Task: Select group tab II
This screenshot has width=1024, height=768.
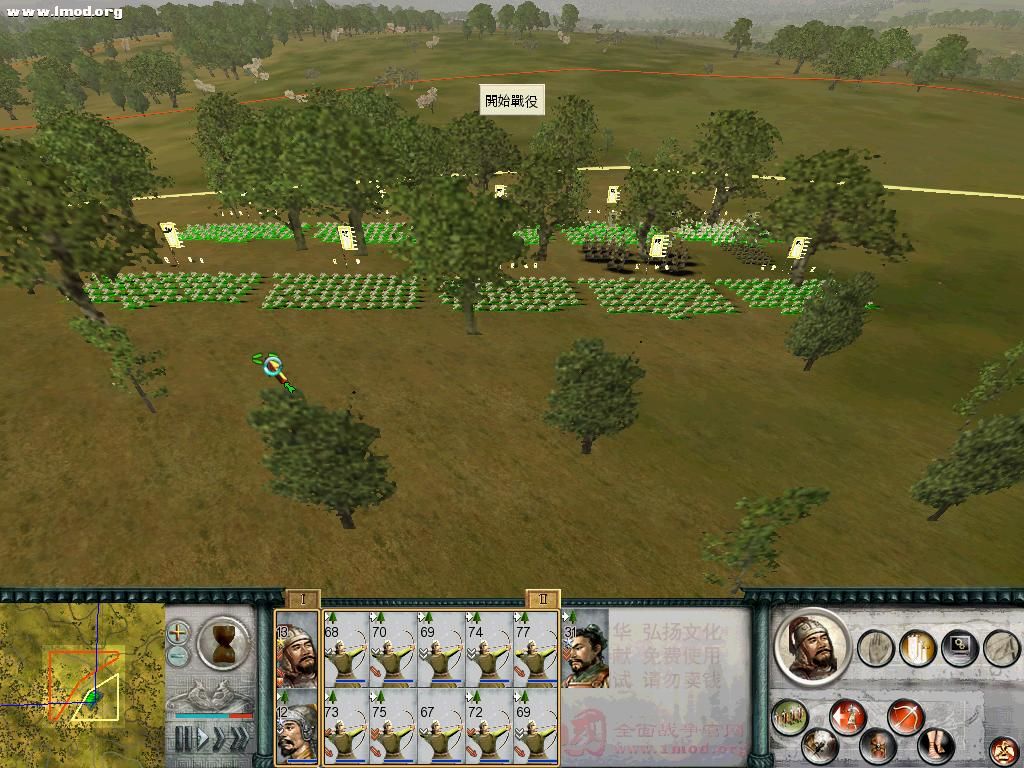Action: [542, 598]
